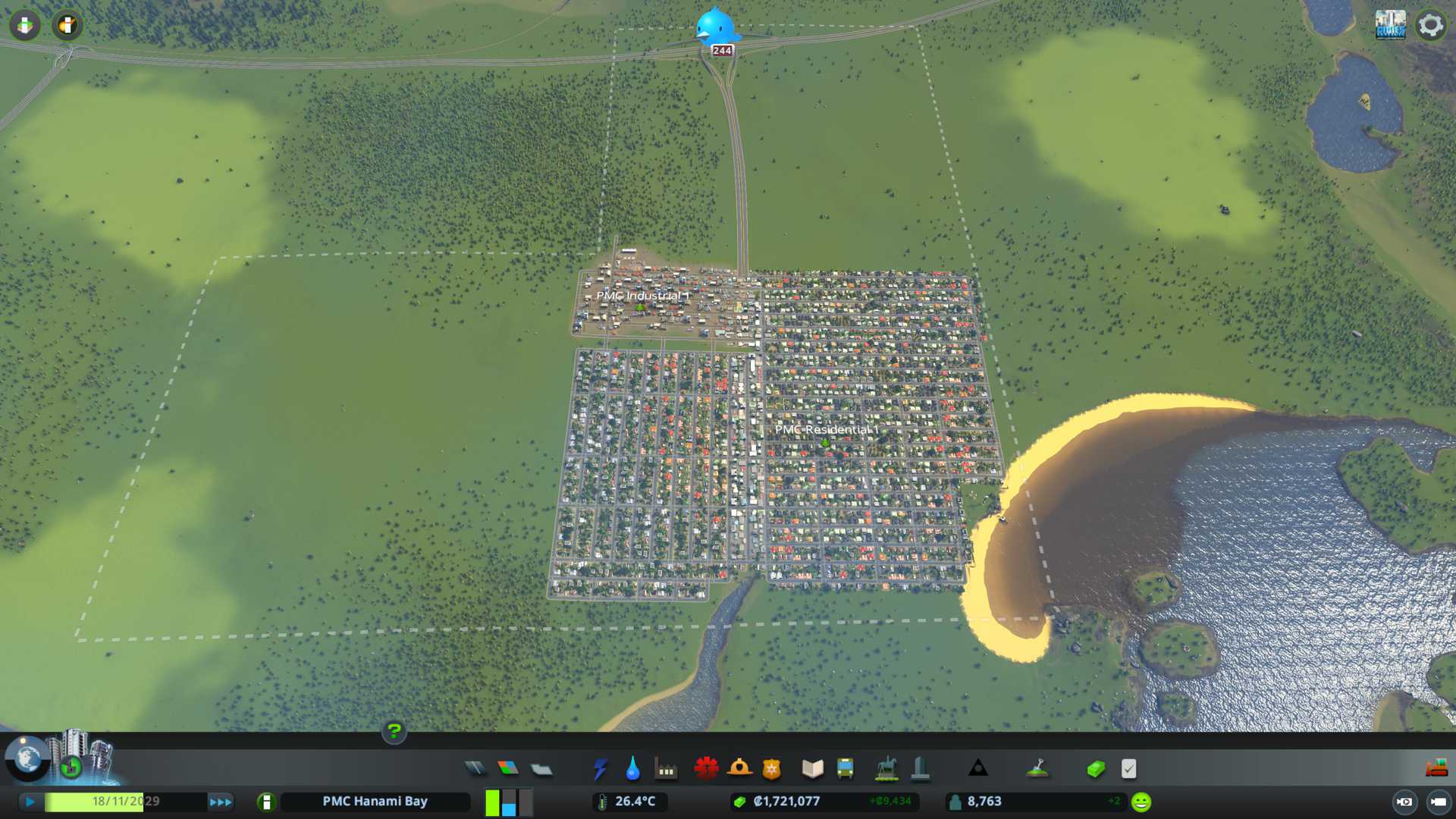The width and height of the screenshot is (1456, 819).
Task: Open the Fire Department helmet menu
Action: 739,769
